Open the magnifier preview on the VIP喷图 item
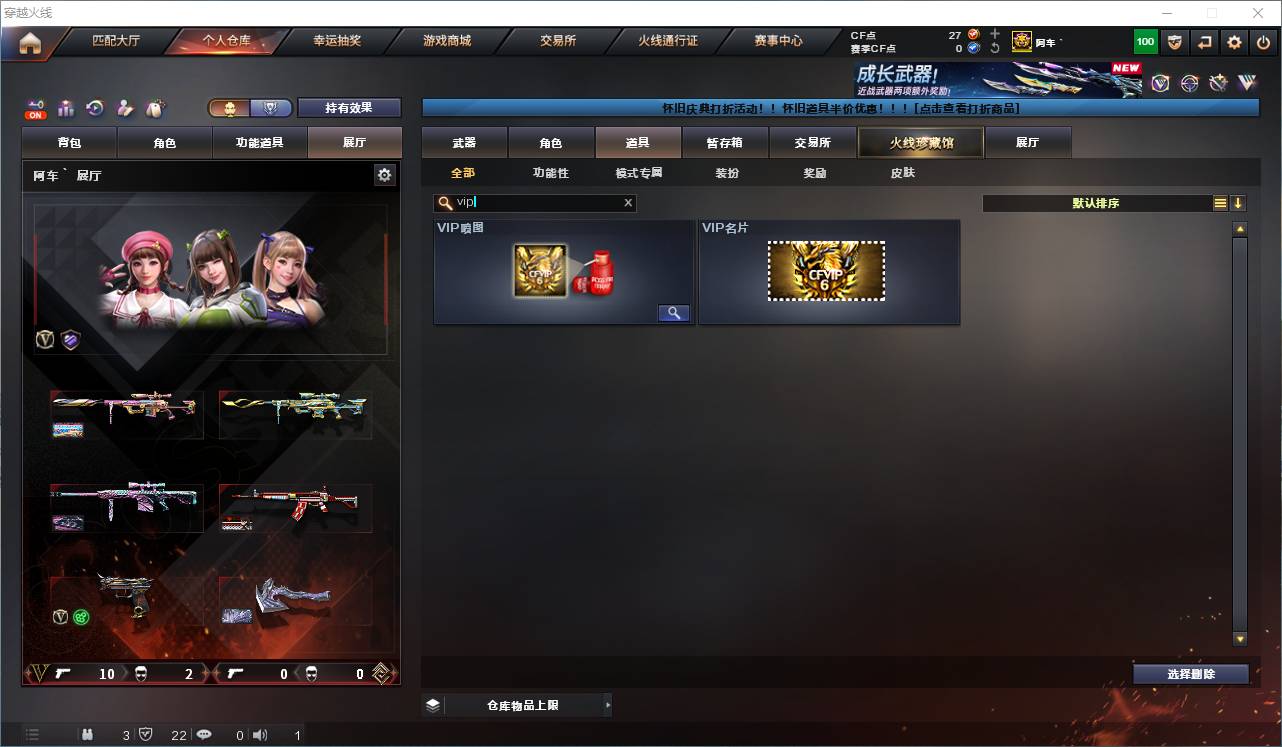The image size is (1282, 747). coord(673,312)
